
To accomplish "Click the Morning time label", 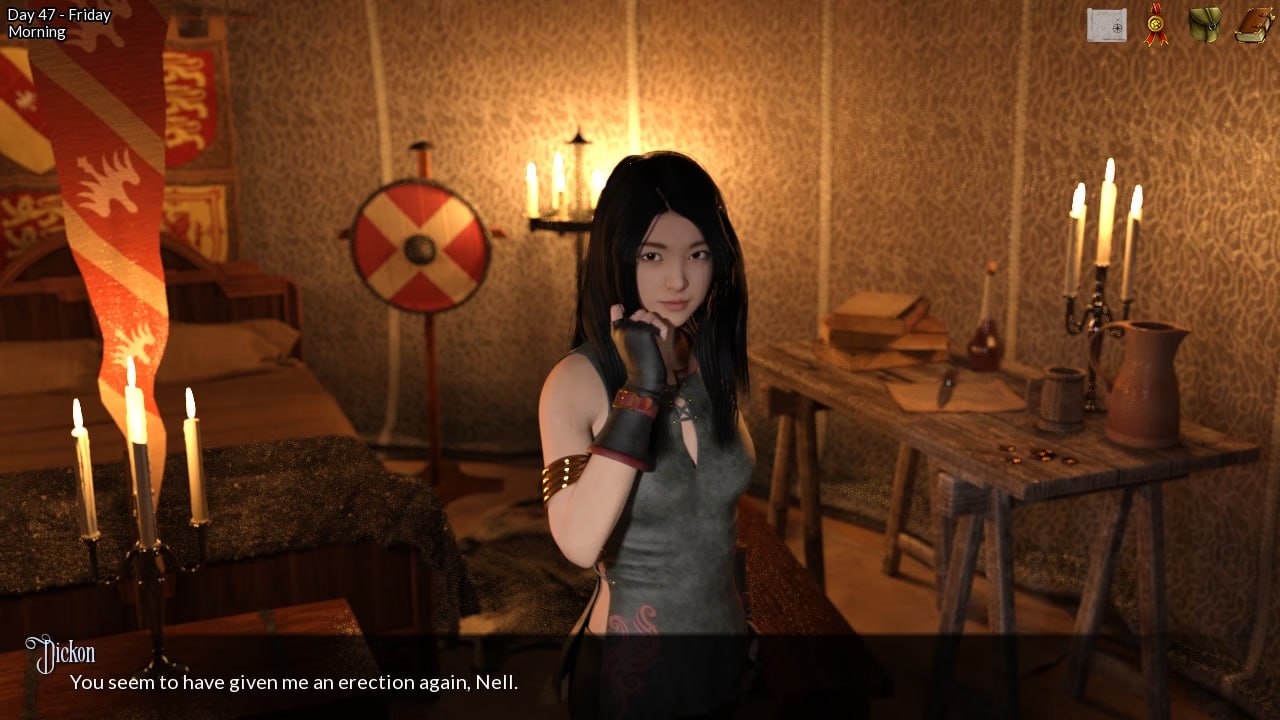I will pyautogui.click(x=36, y=31).
